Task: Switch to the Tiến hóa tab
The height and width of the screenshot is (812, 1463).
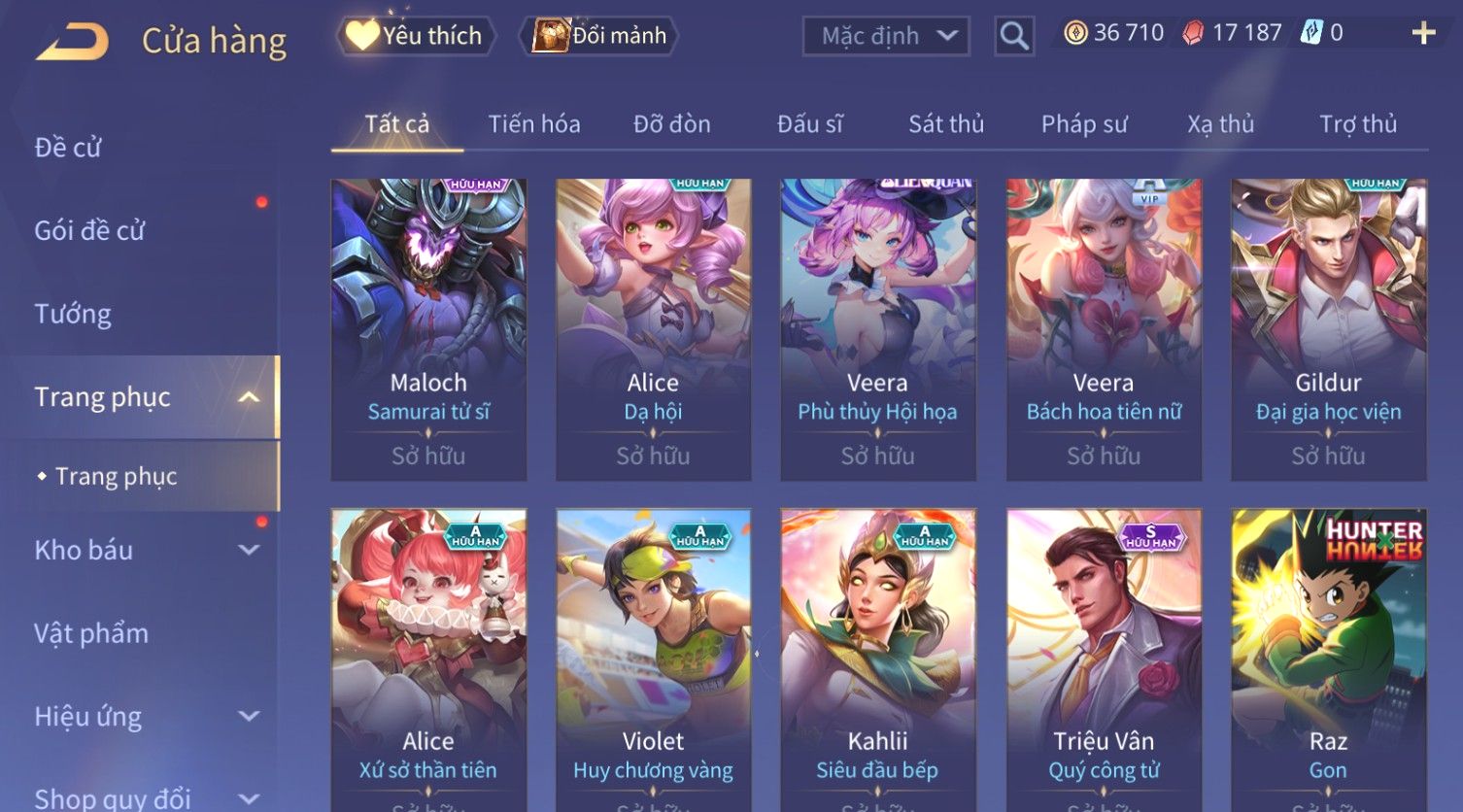Action: (x=534, y=124)
